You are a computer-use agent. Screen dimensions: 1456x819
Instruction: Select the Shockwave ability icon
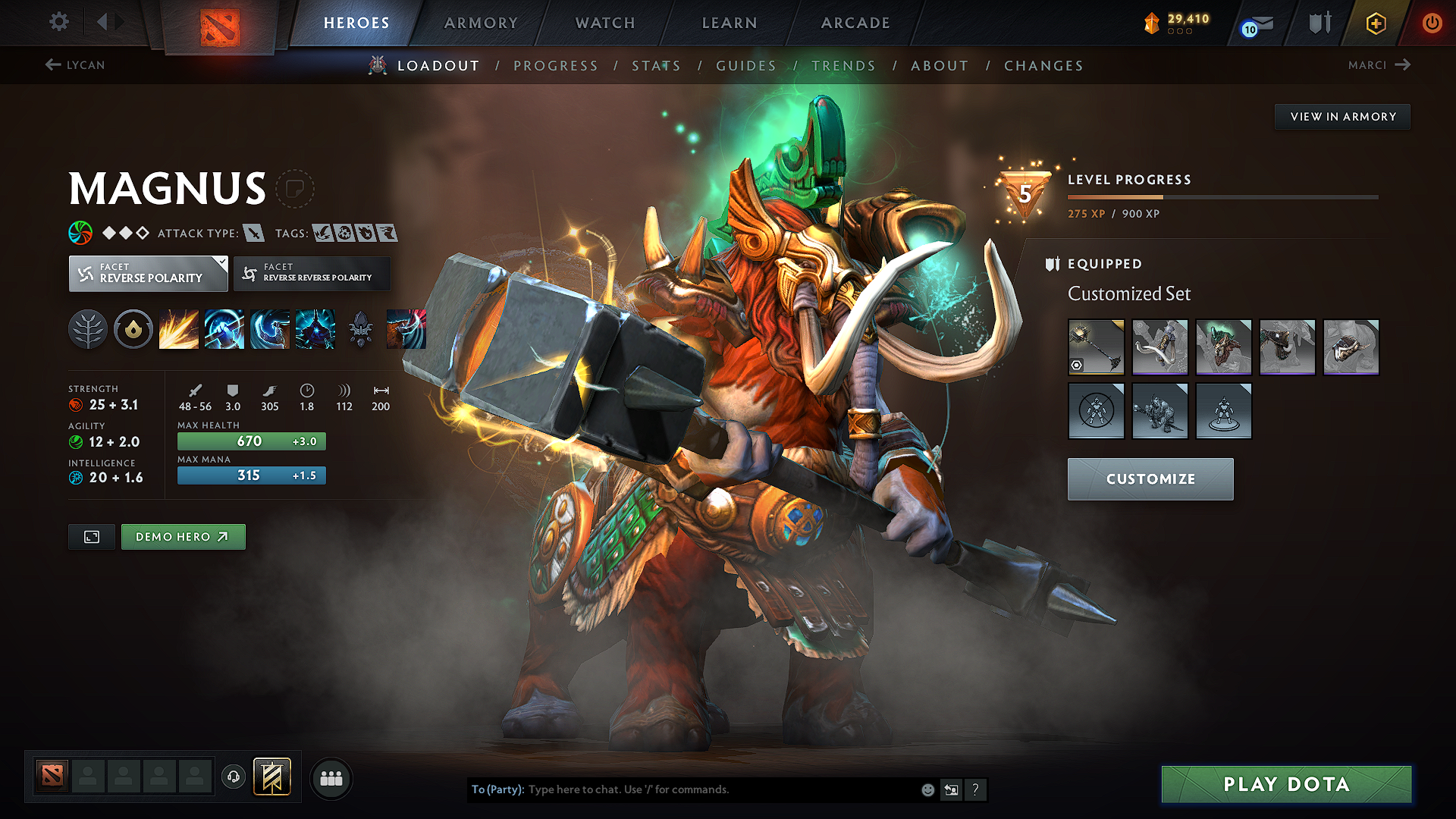pyautogui.click(x=179, y=328)
